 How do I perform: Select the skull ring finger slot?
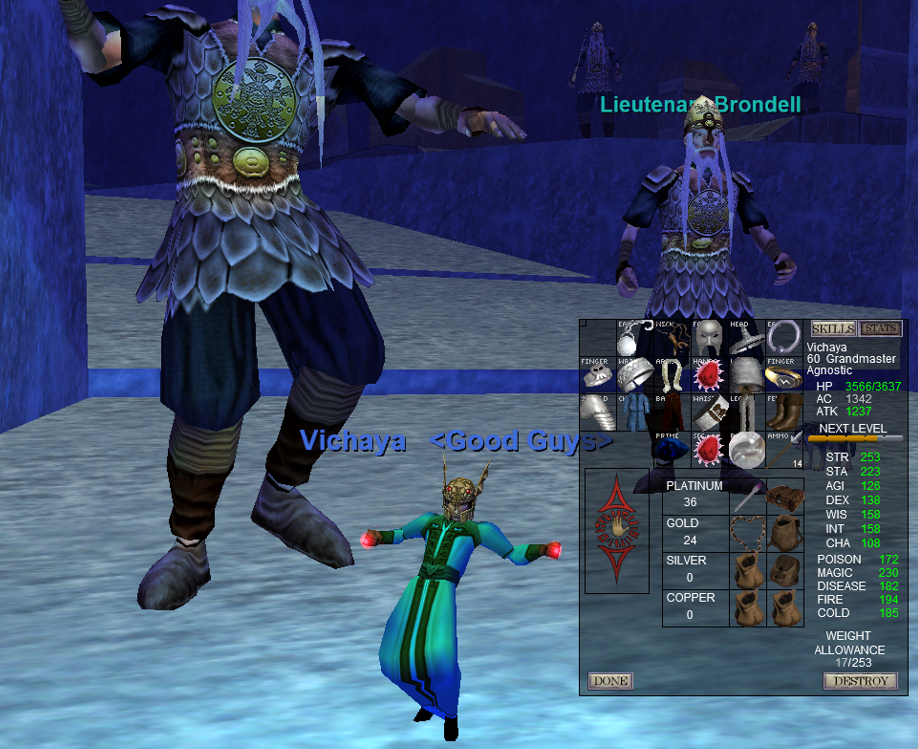[598, 376]
